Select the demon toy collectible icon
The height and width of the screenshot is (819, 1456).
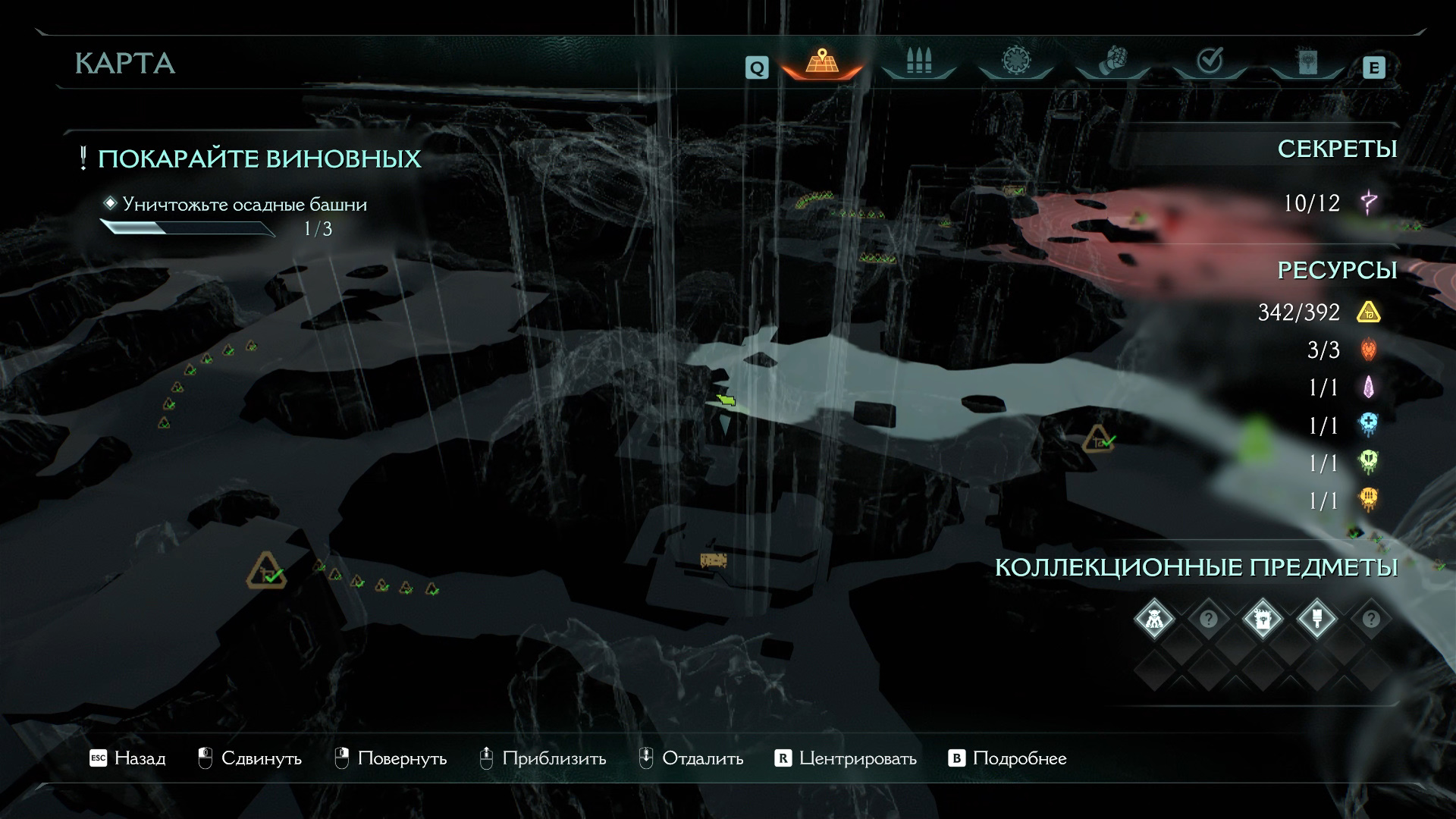pos(1154,620)
